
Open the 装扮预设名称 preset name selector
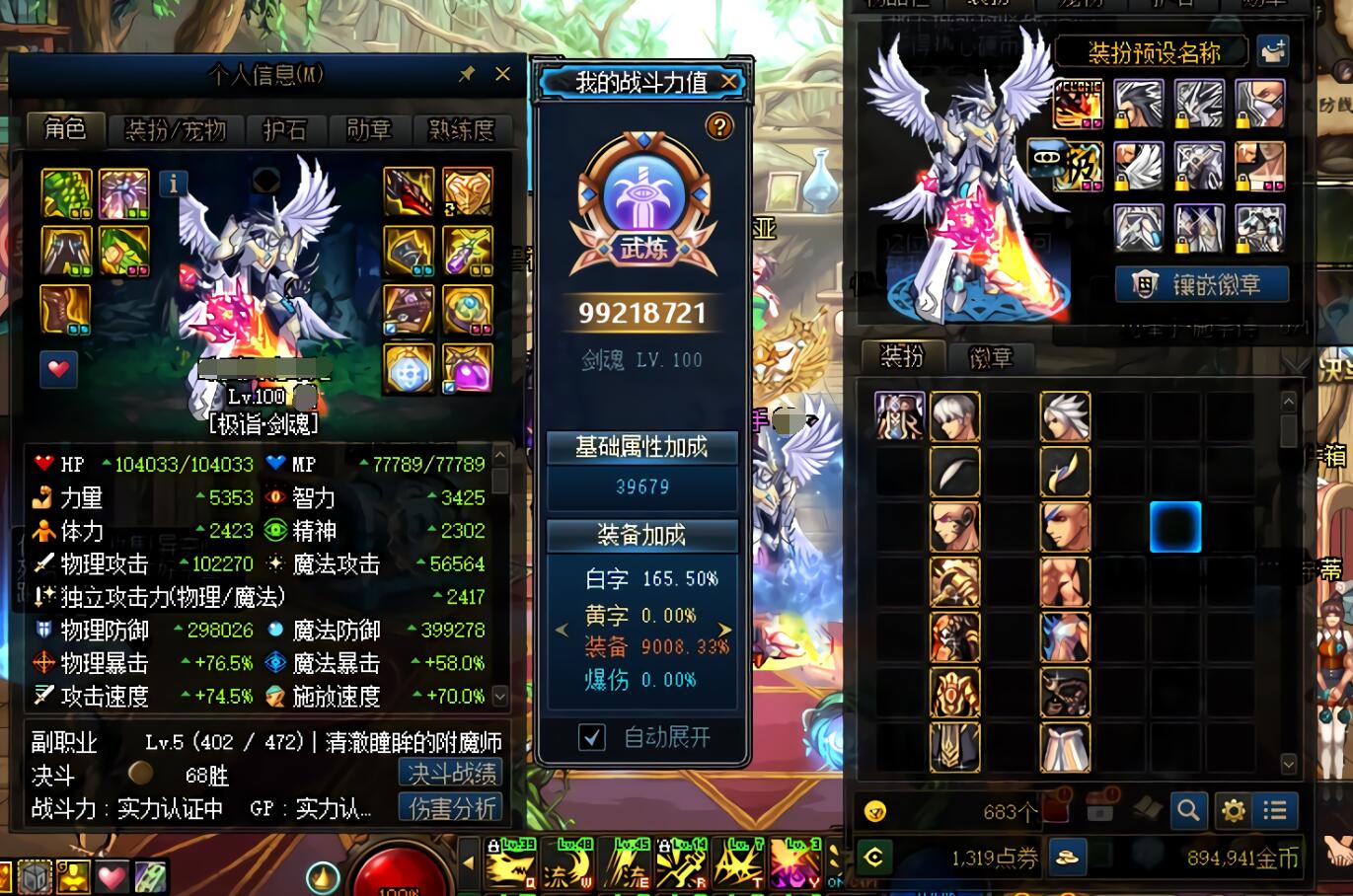pos(1153,50)
